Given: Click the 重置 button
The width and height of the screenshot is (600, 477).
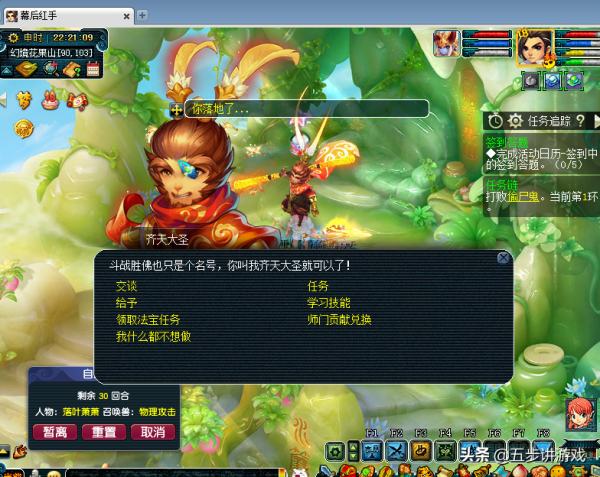Looking at the screenshot, I should coord(104,432).
